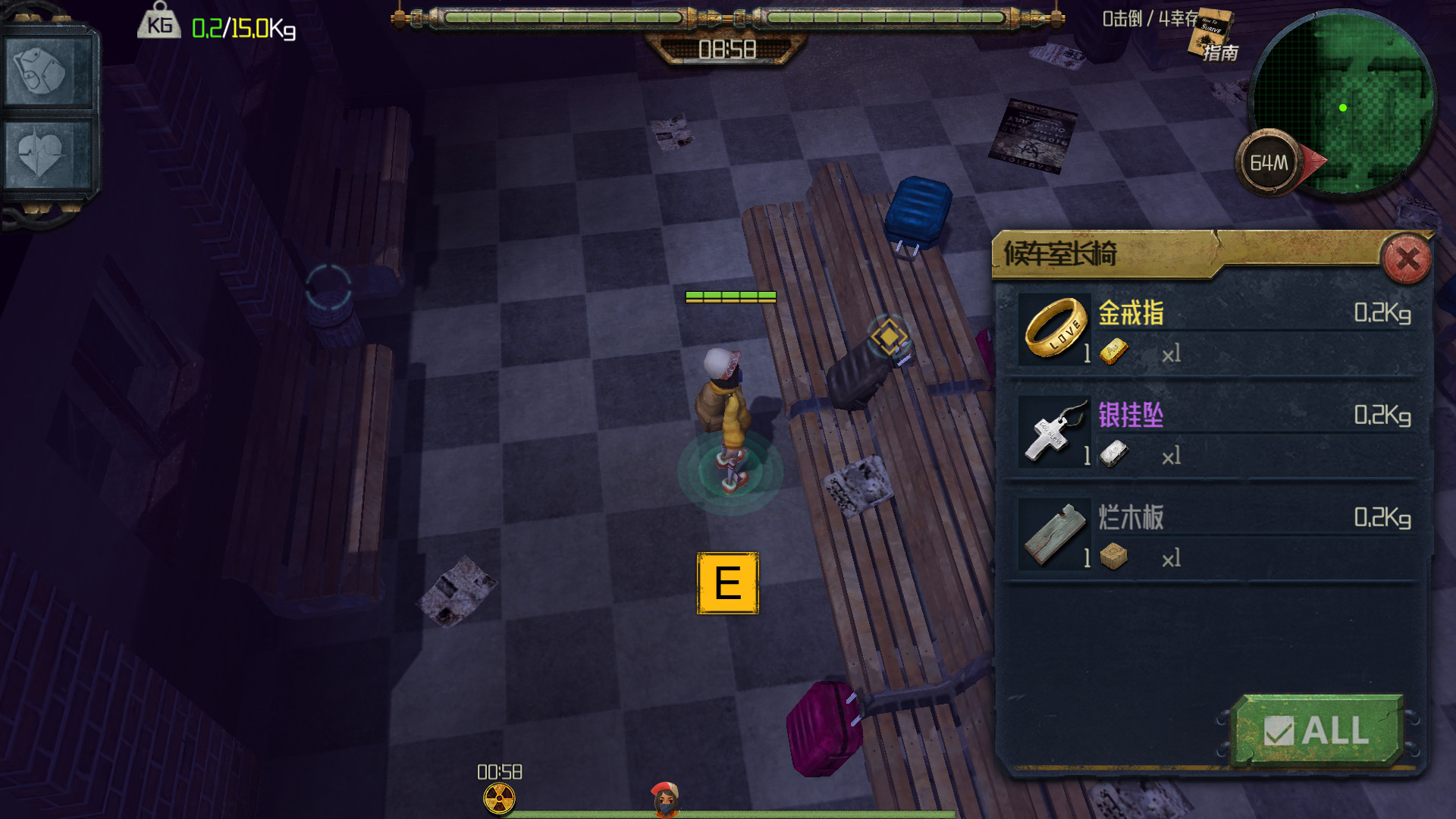Click the gold bar icon under 金戒指
Image resolution: width=1456 pixels, height=819 pixels.
[1115, 352]
